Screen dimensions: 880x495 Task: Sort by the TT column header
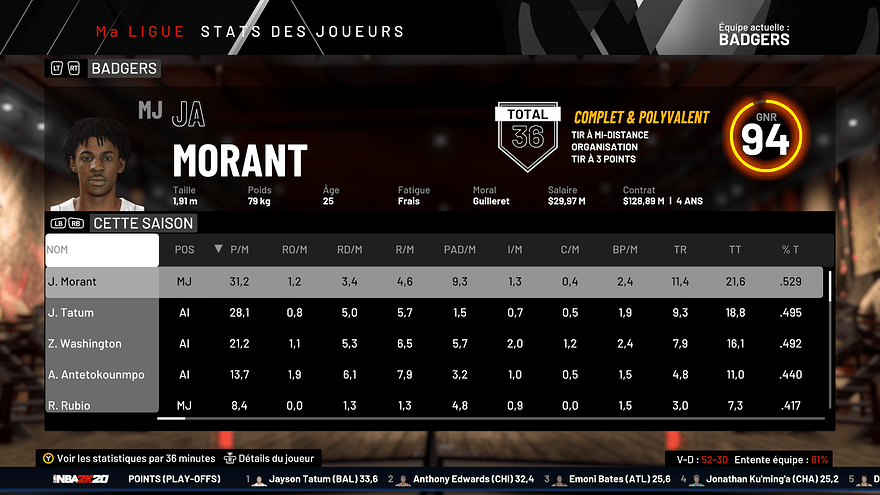[735, 249]
